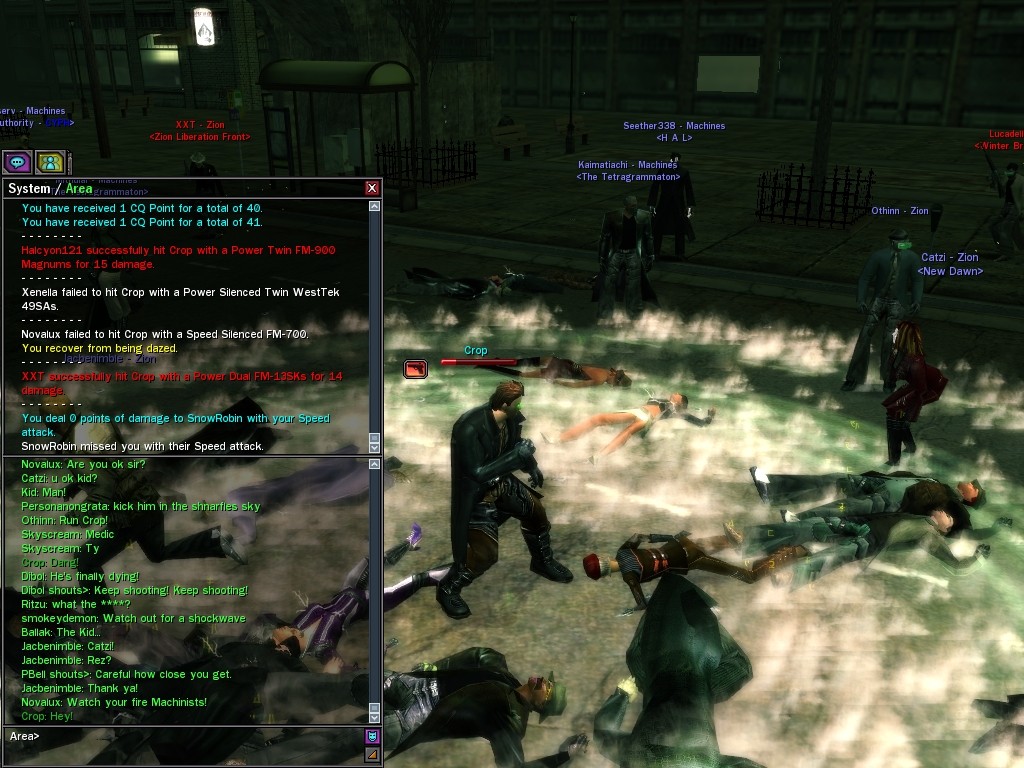Click the area chat scroll-down arrow

(x=375, y=716)
